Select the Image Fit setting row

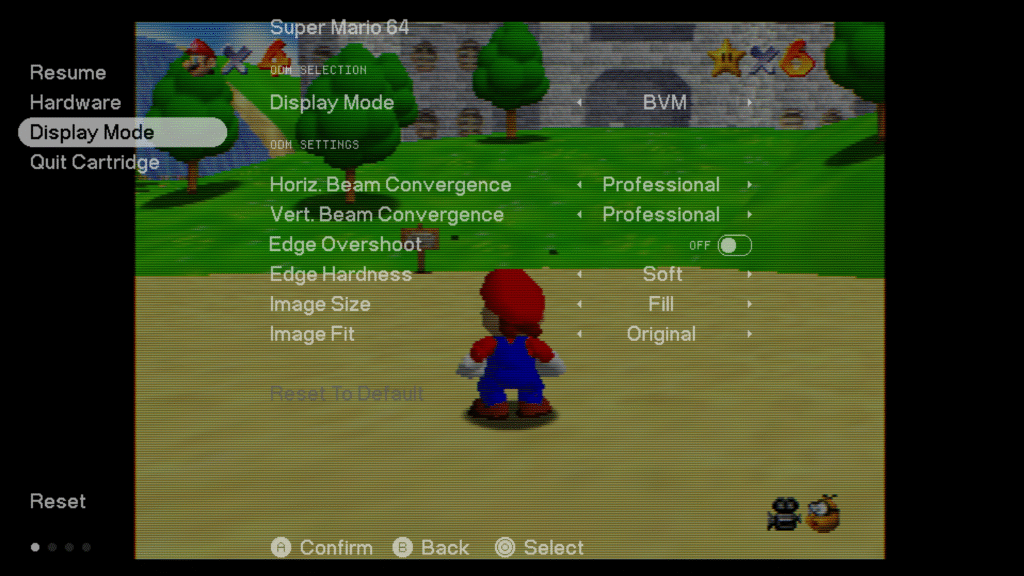312,335
